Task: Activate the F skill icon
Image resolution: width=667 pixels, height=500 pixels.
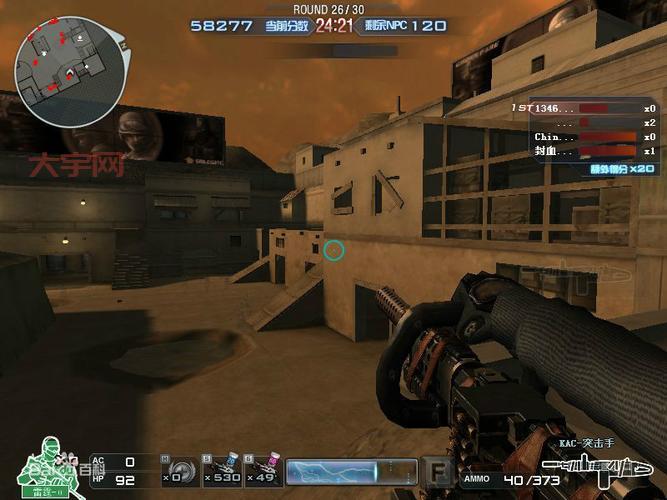Action: pyautogui.click(x=437, y=470)
